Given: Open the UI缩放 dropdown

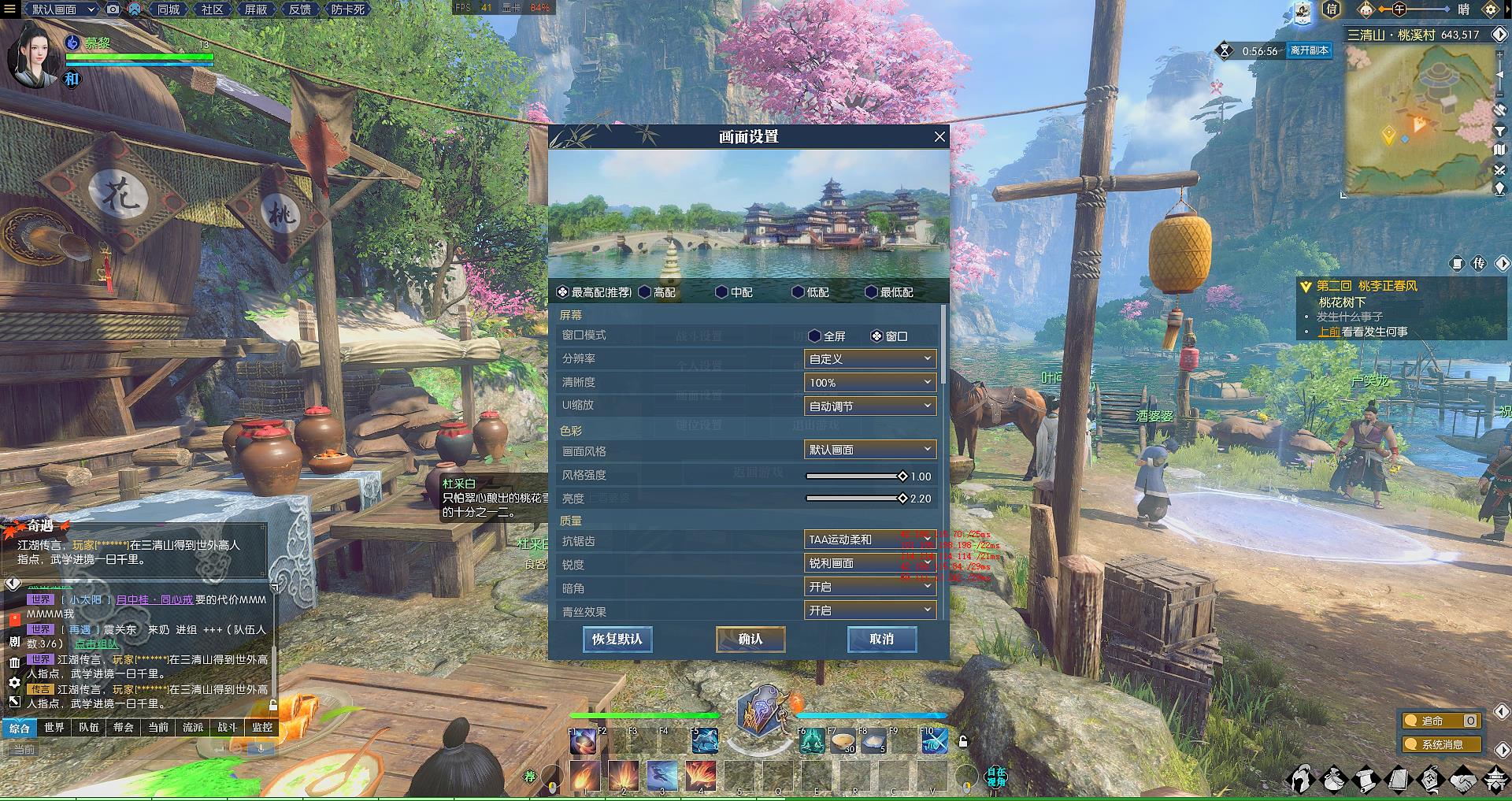Looking at the screenshot, I should (x=869, y=406).
